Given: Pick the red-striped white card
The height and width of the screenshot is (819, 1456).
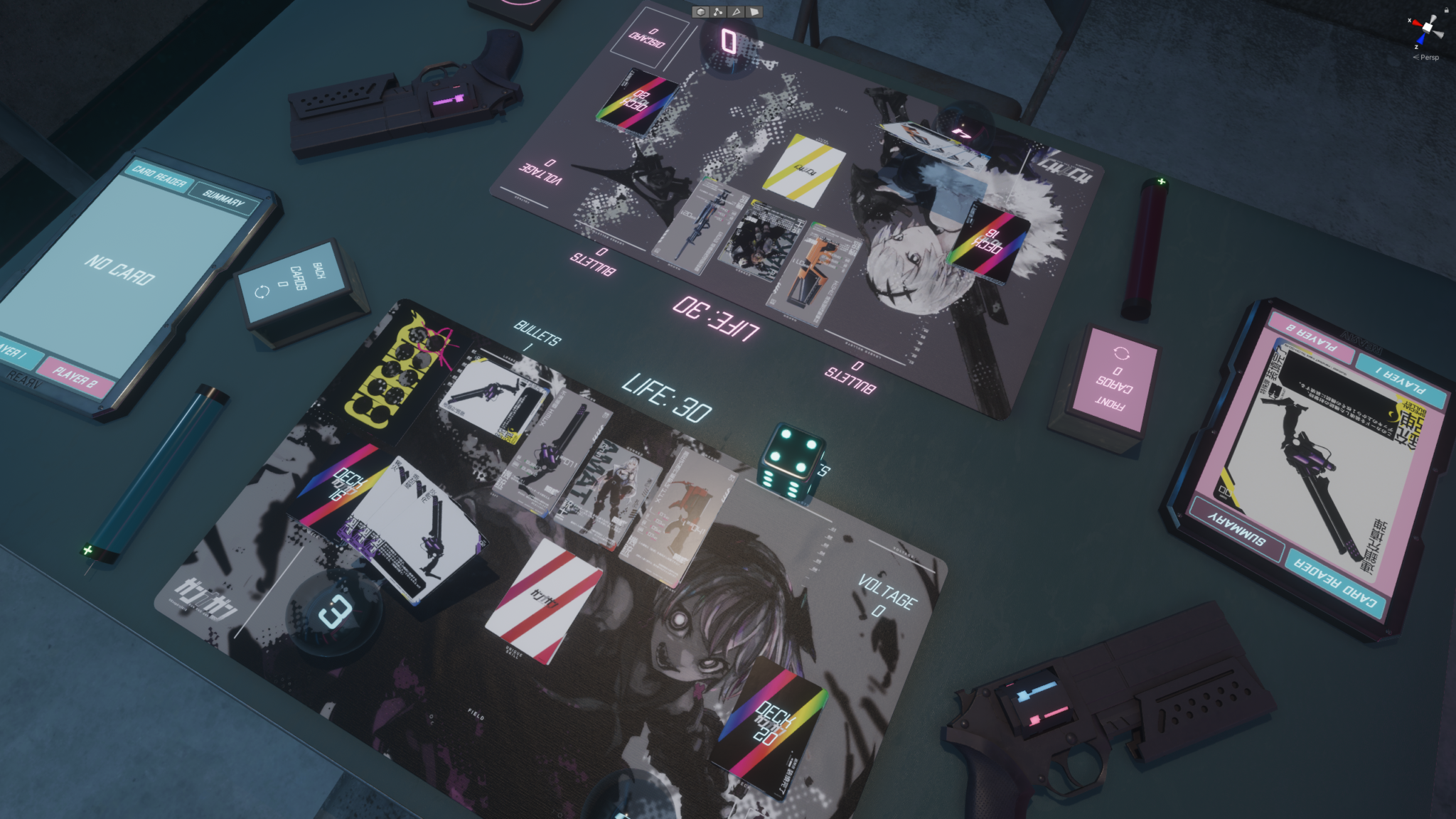Looking at the screenshot, I should [542, 601].
